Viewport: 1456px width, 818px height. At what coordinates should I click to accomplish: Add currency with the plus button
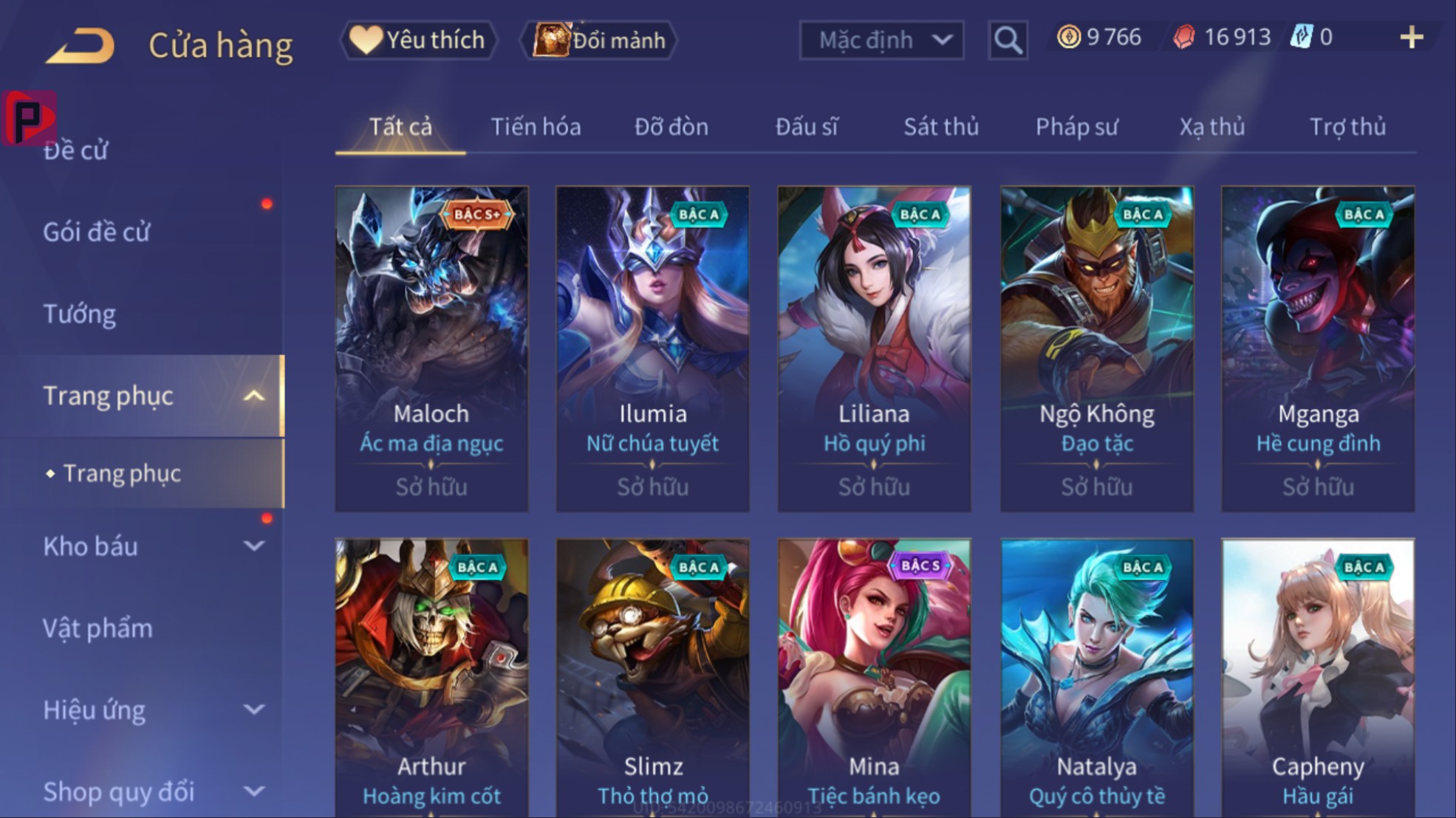click(x=1411, y=38)
